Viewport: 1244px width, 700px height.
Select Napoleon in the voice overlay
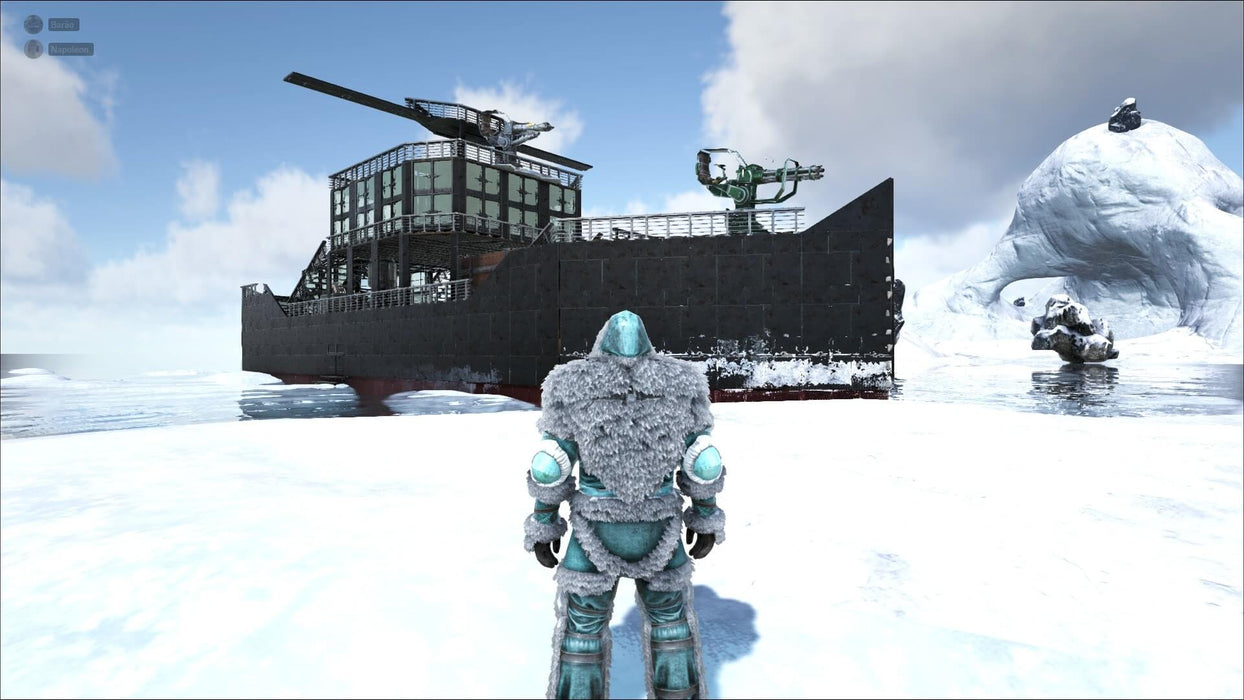(x=69, y=49)
